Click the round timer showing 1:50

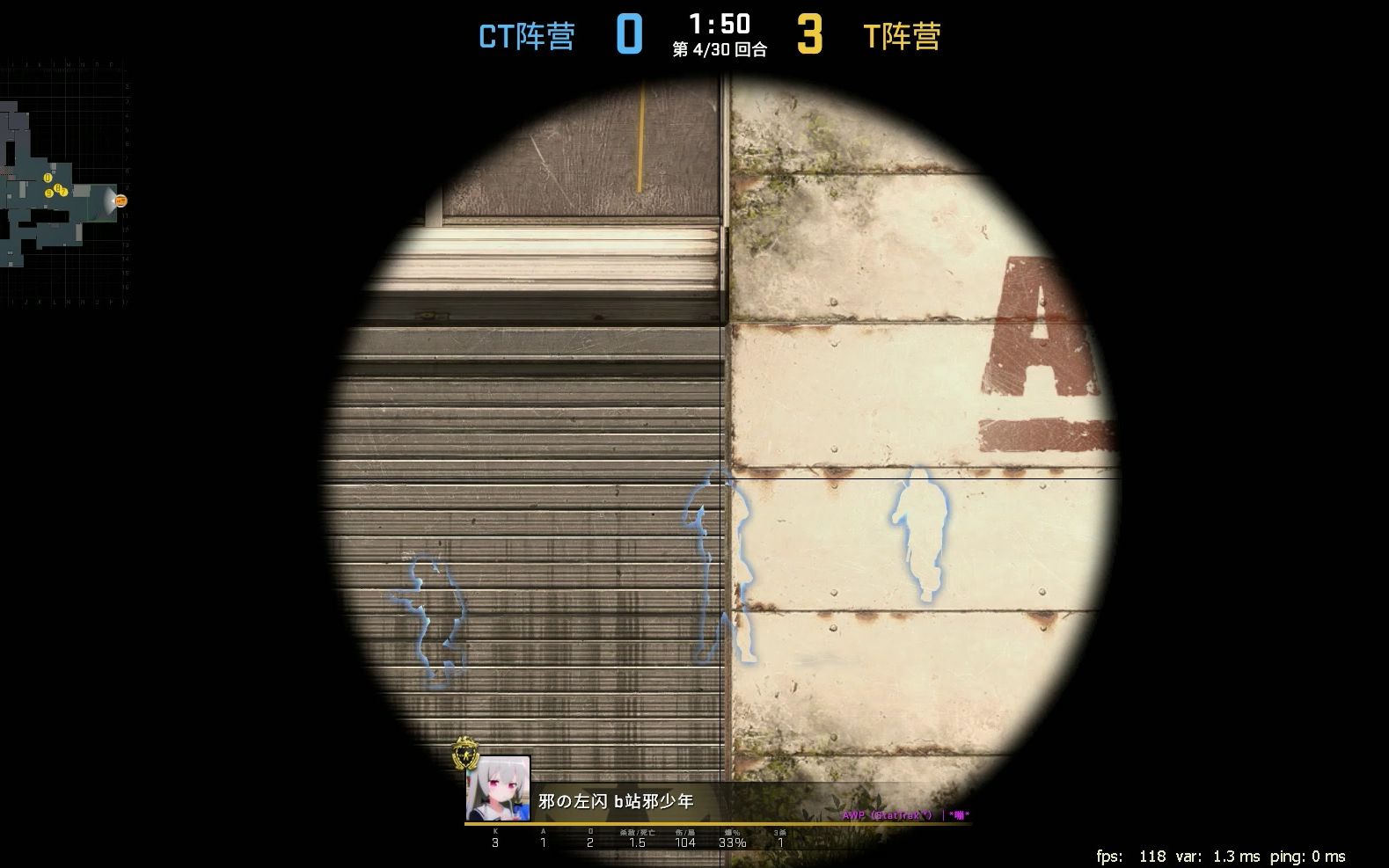point(720,25)
